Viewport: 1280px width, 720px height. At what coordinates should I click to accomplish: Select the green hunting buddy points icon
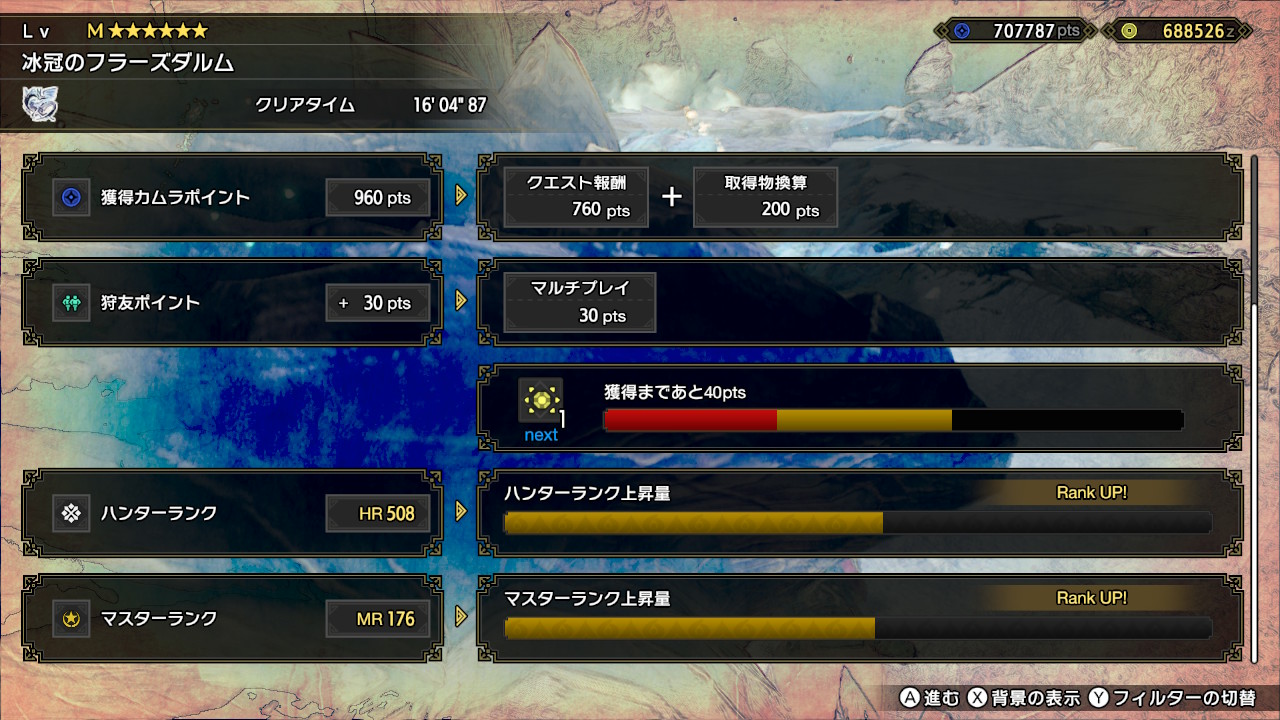70,302
